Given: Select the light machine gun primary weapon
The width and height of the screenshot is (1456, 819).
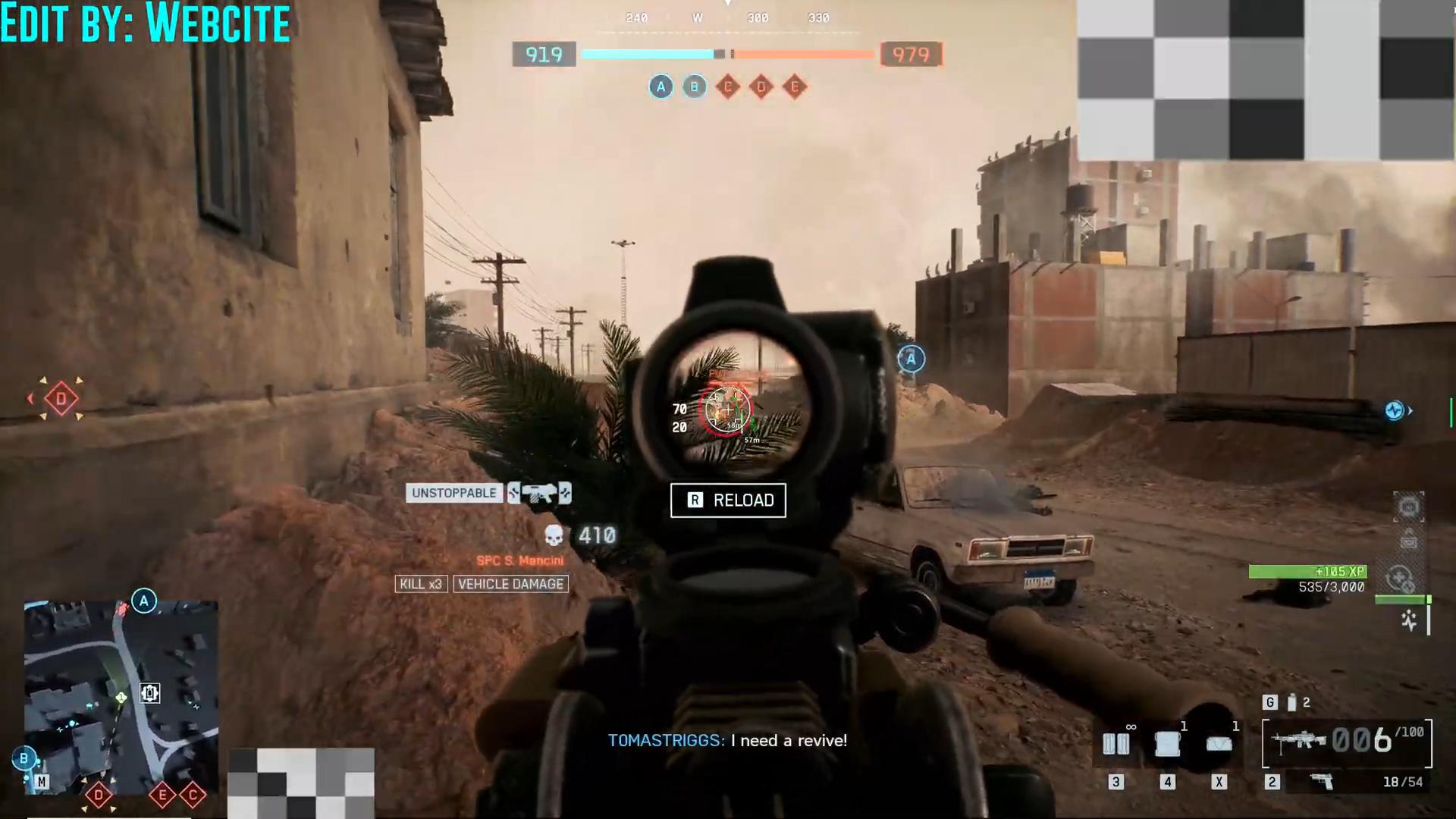Looking at the screenshot, I should 1300,741.
